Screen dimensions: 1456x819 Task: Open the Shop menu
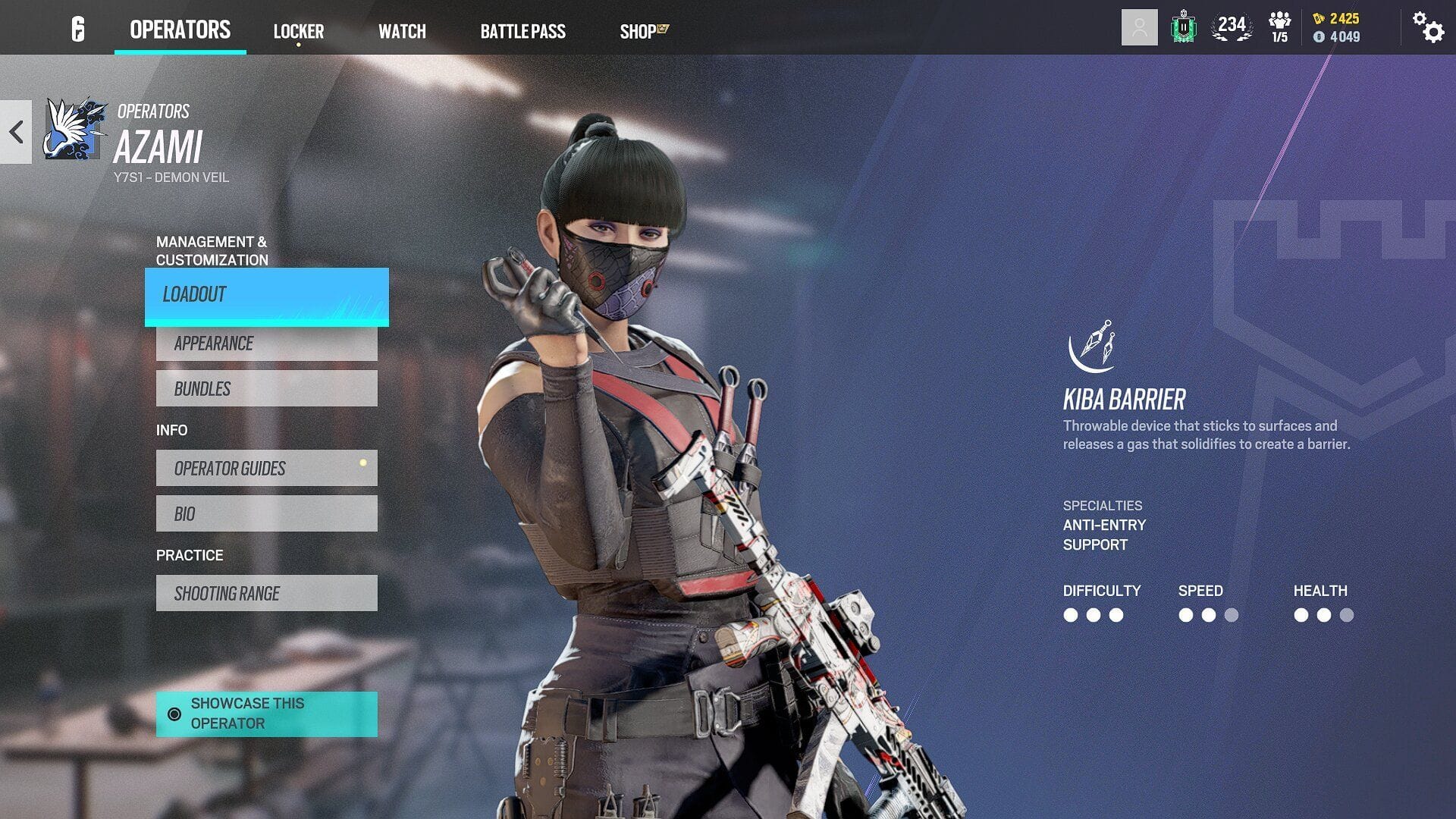pyautogui.click(x=639, y=31)
